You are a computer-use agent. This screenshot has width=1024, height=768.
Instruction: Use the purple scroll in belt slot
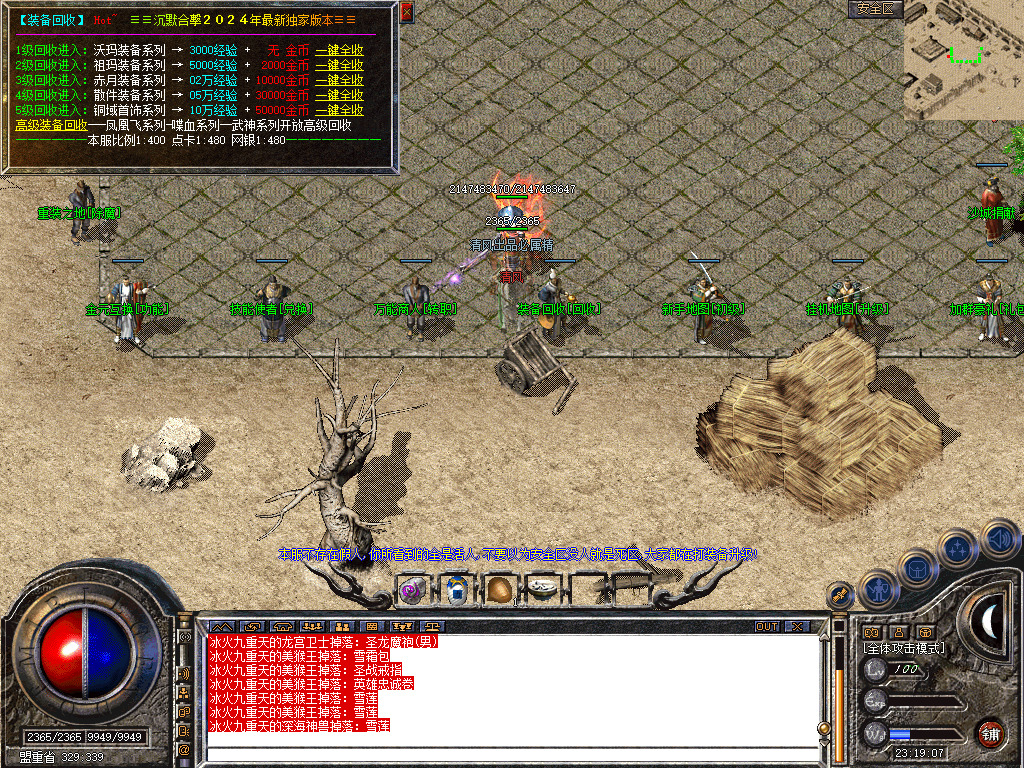point(411,590)
